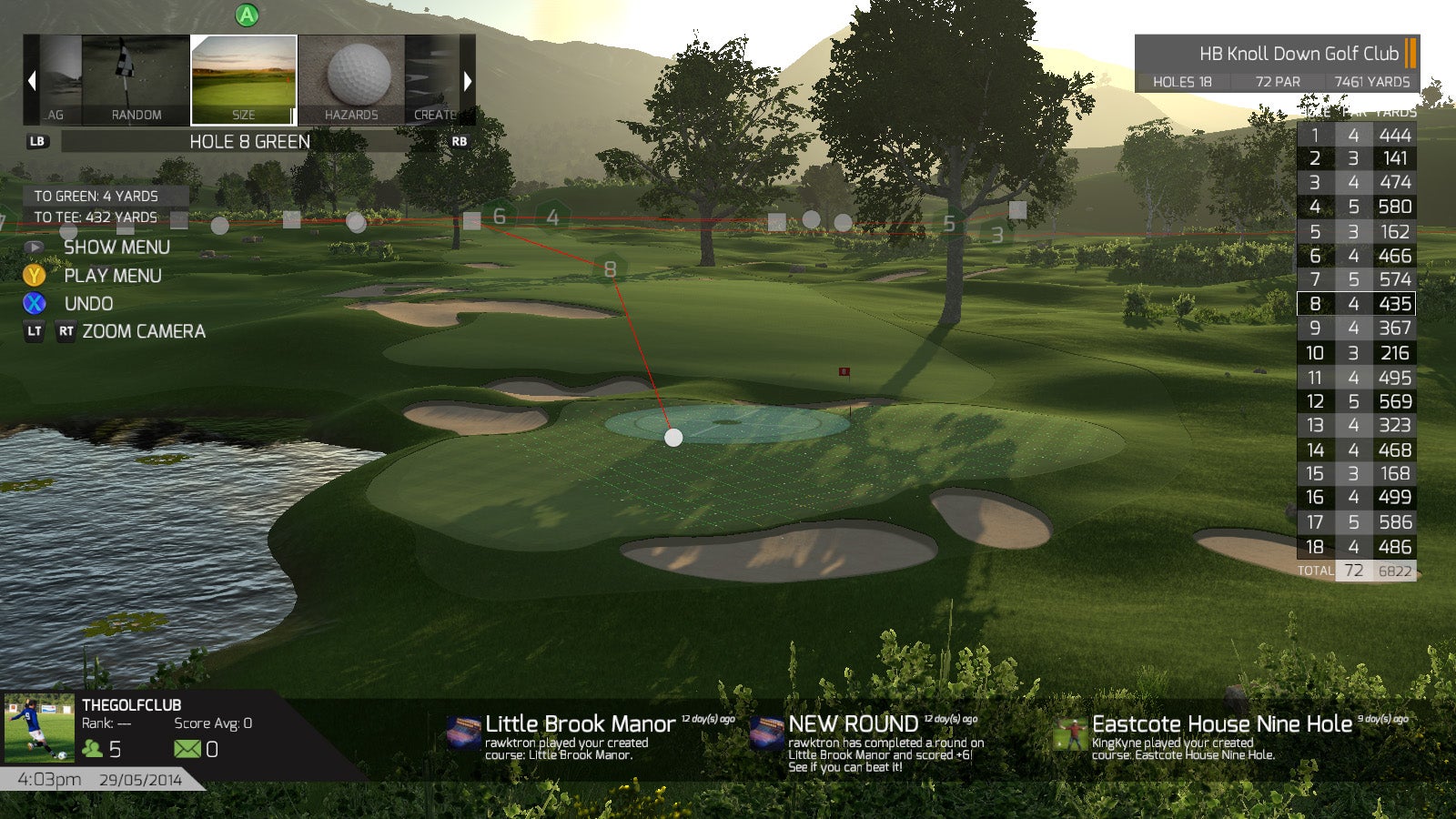Open the green envelope messages icon

tap(187, 749)
